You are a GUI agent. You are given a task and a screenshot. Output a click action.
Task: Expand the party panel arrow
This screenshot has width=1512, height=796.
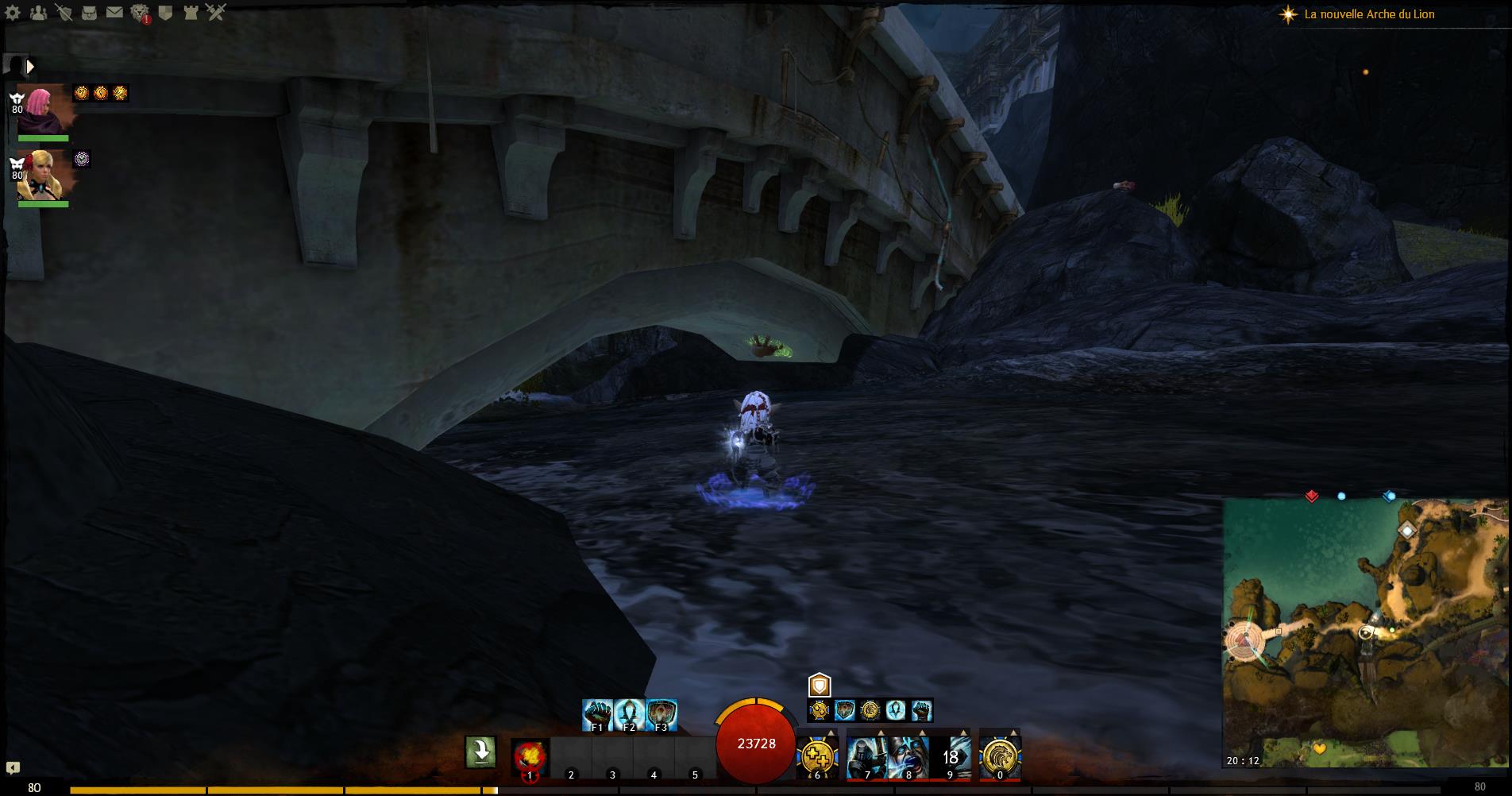click(x=30, y=67)
